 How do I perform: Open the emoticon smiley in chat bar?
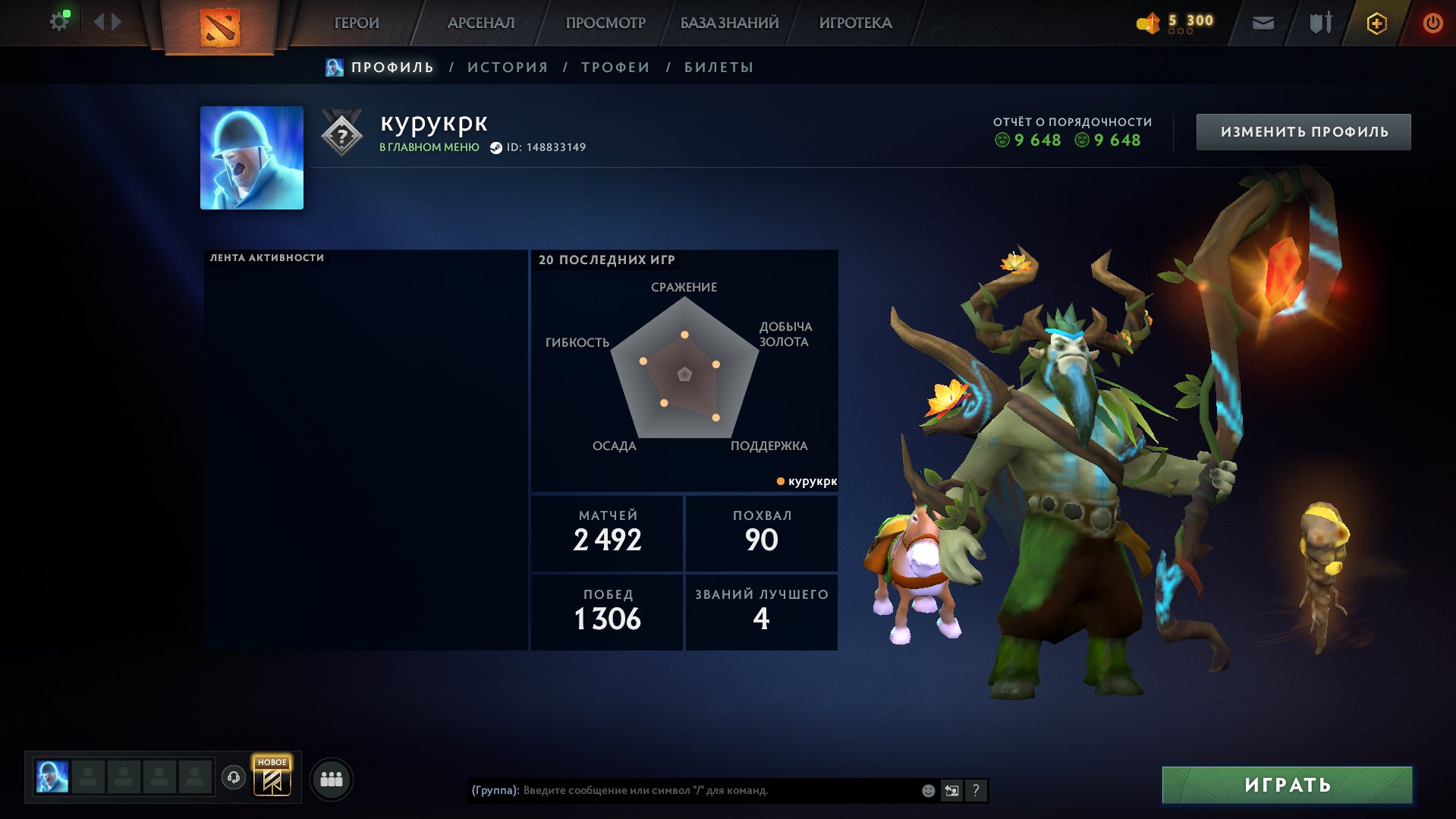coord(927,791)
